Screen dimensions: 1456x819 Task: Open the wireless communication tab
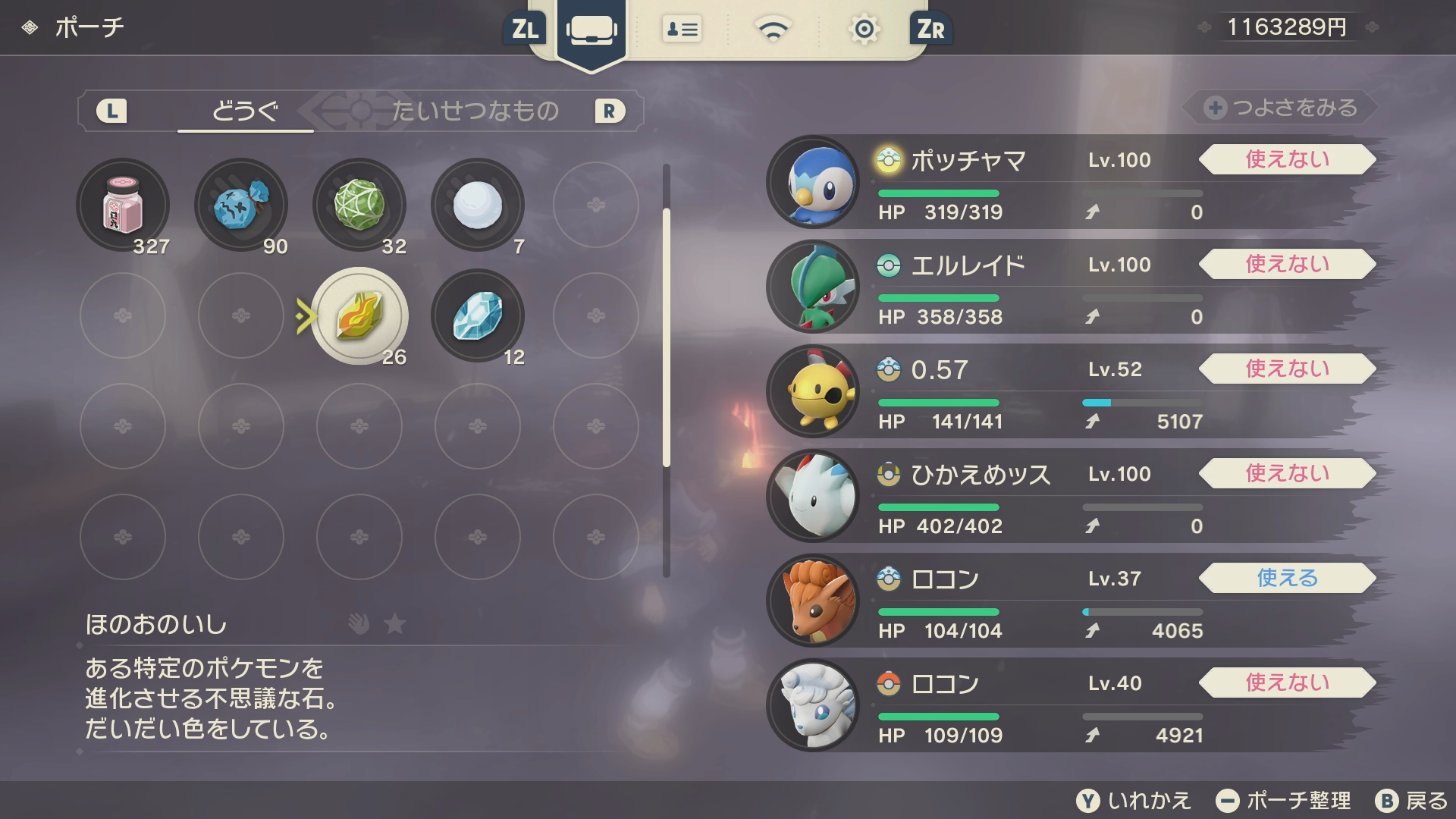(x=773, y=30)
